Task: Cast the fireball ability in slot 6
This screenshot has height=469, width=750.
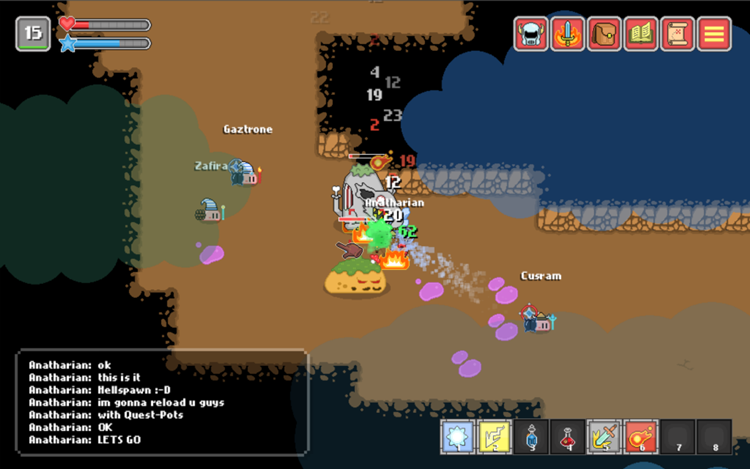Action: (x=640, y=437)
